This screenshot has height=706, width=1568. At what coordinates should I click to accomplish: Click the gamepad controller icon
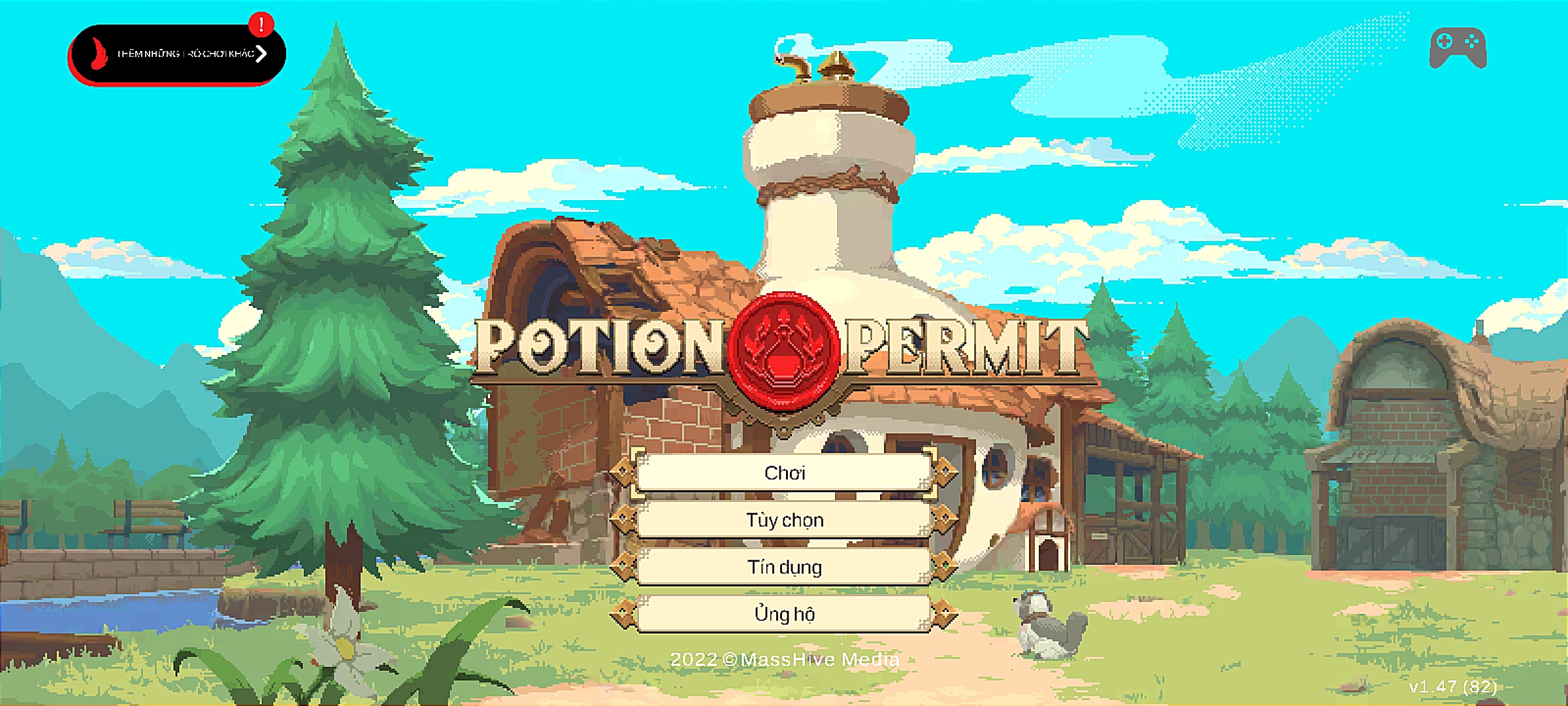pyautogui.click(x=1458, y=48)
